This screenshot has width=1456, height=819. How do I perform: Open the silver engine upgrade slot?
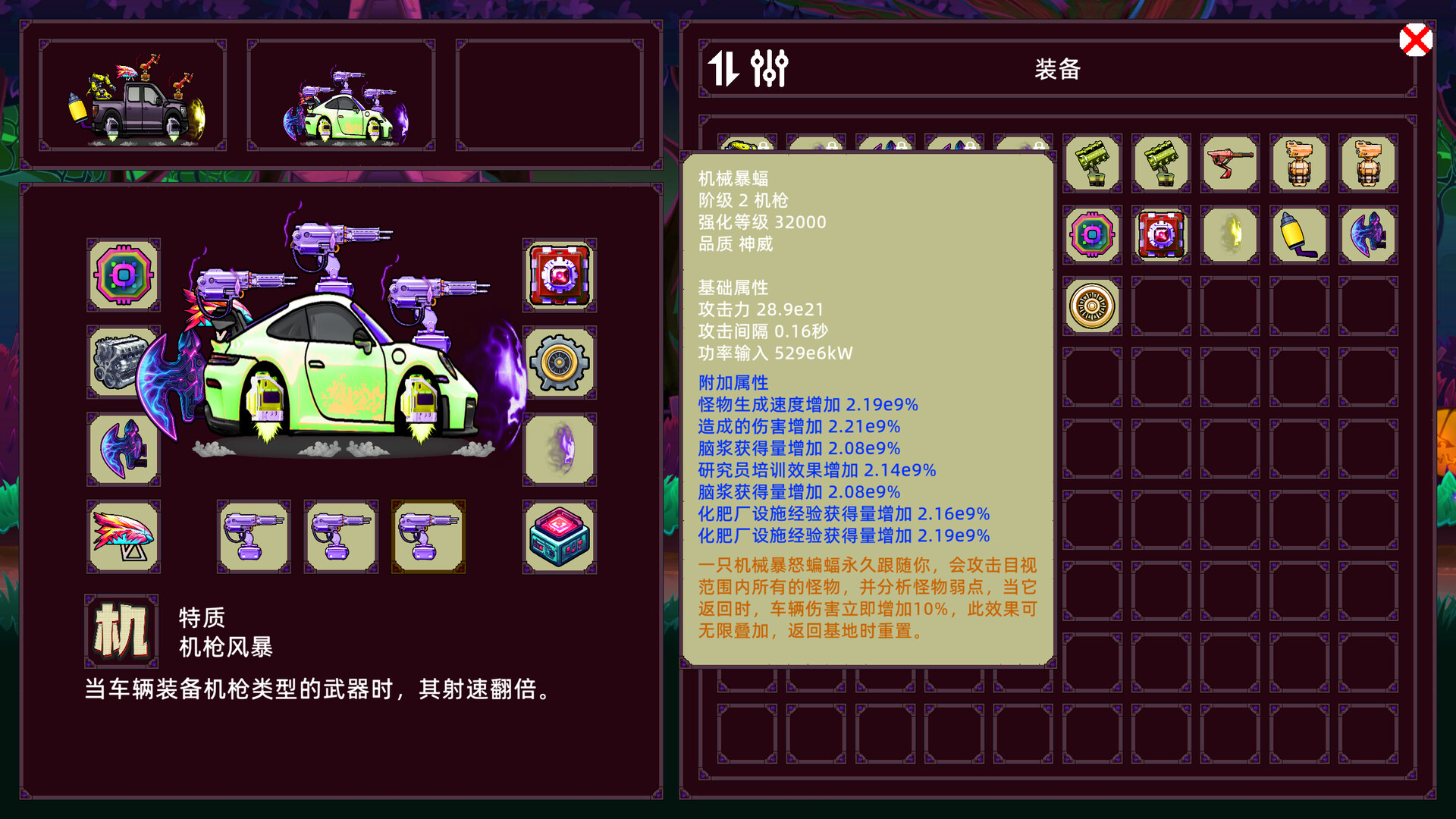[124, 362]
